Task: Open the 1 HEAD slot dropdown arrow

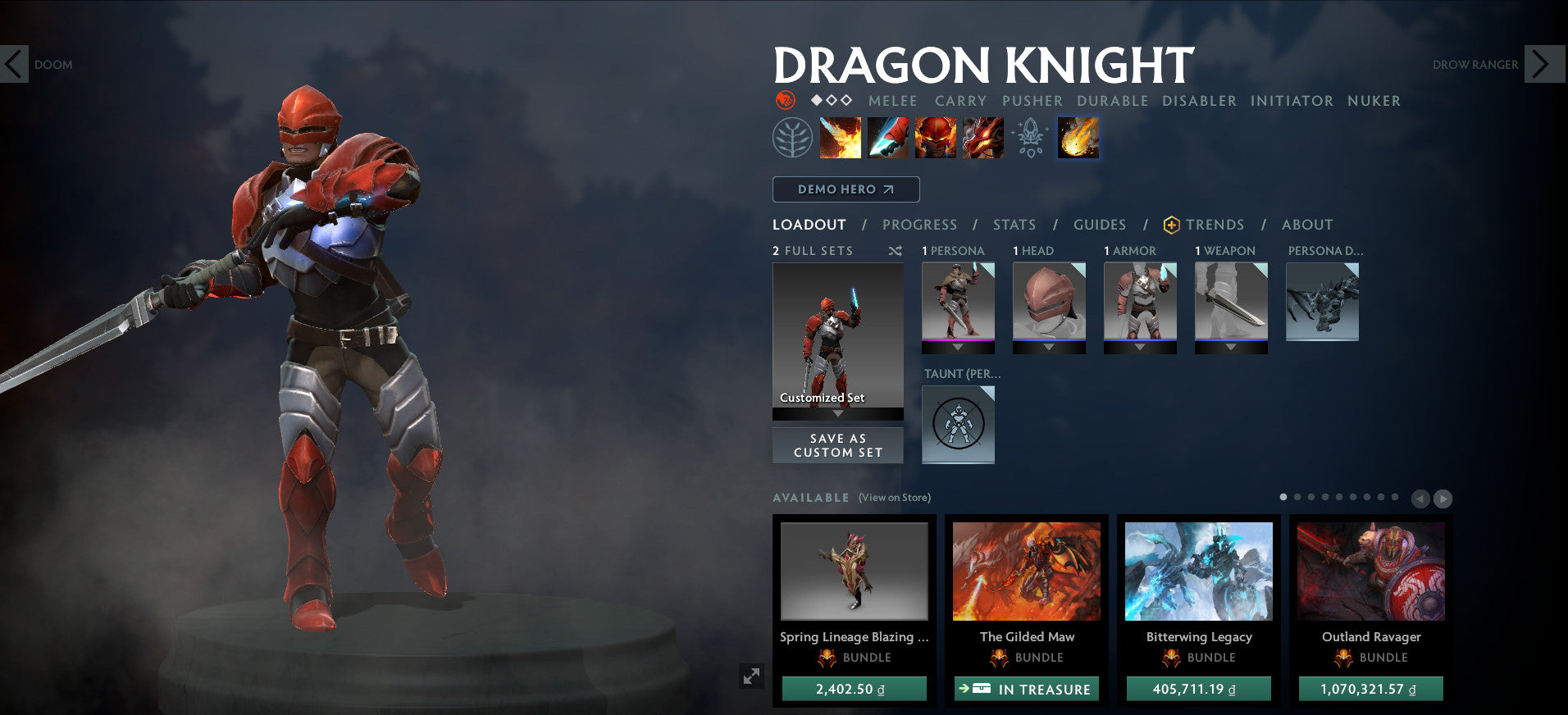Action: pyautogui.click(x=1049, y=347)
